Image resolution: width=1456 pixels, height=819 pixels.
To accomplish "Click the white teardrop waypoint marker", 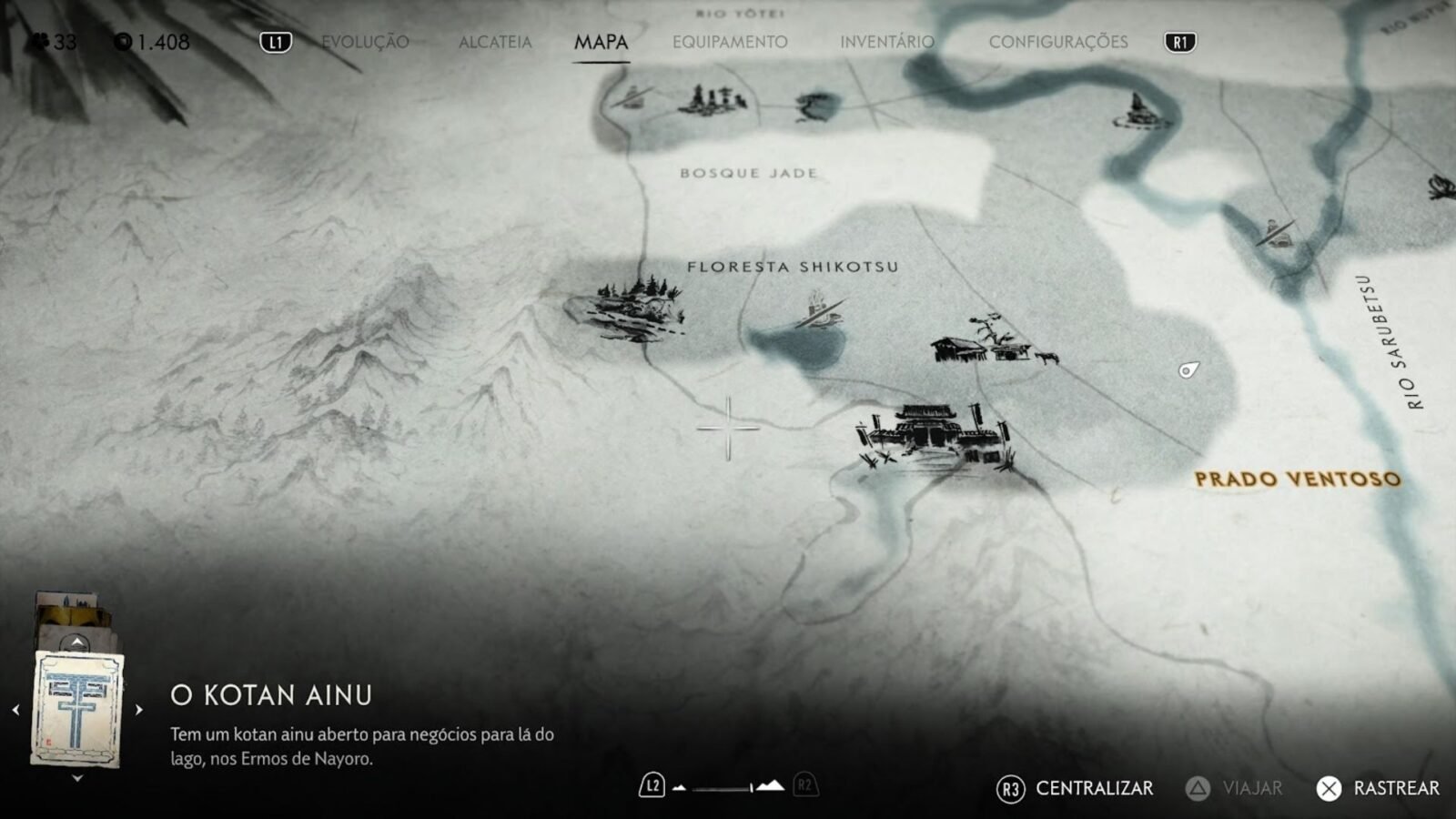I will (1188, 369).
